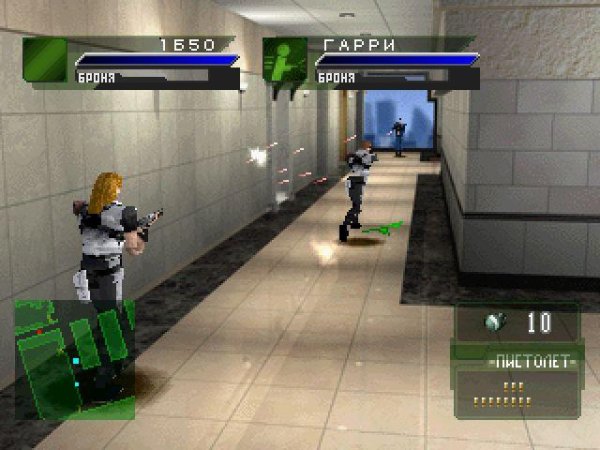Click Garry's green running-figure icon
This screenshot has width=600, height=450.
click(x=284, y=60)
